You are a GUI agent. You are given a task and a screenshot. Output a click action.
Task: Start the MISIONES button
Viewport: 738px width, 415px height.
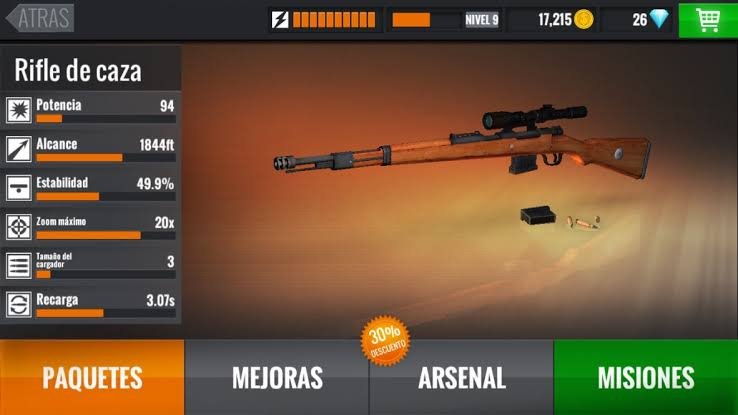pos(645,377)
